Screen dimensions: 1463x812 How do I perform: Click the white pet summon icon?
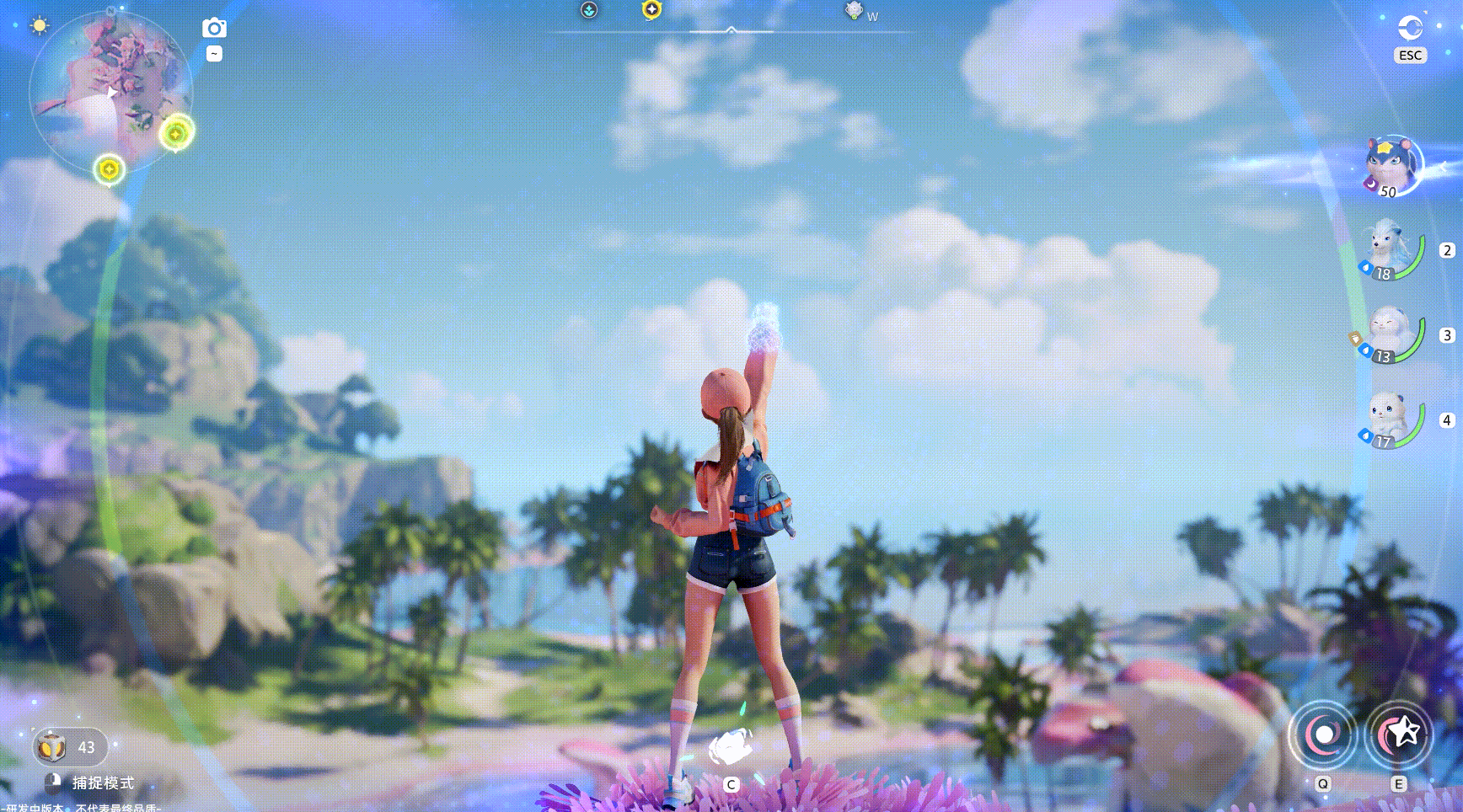click(x=730, y=747)
